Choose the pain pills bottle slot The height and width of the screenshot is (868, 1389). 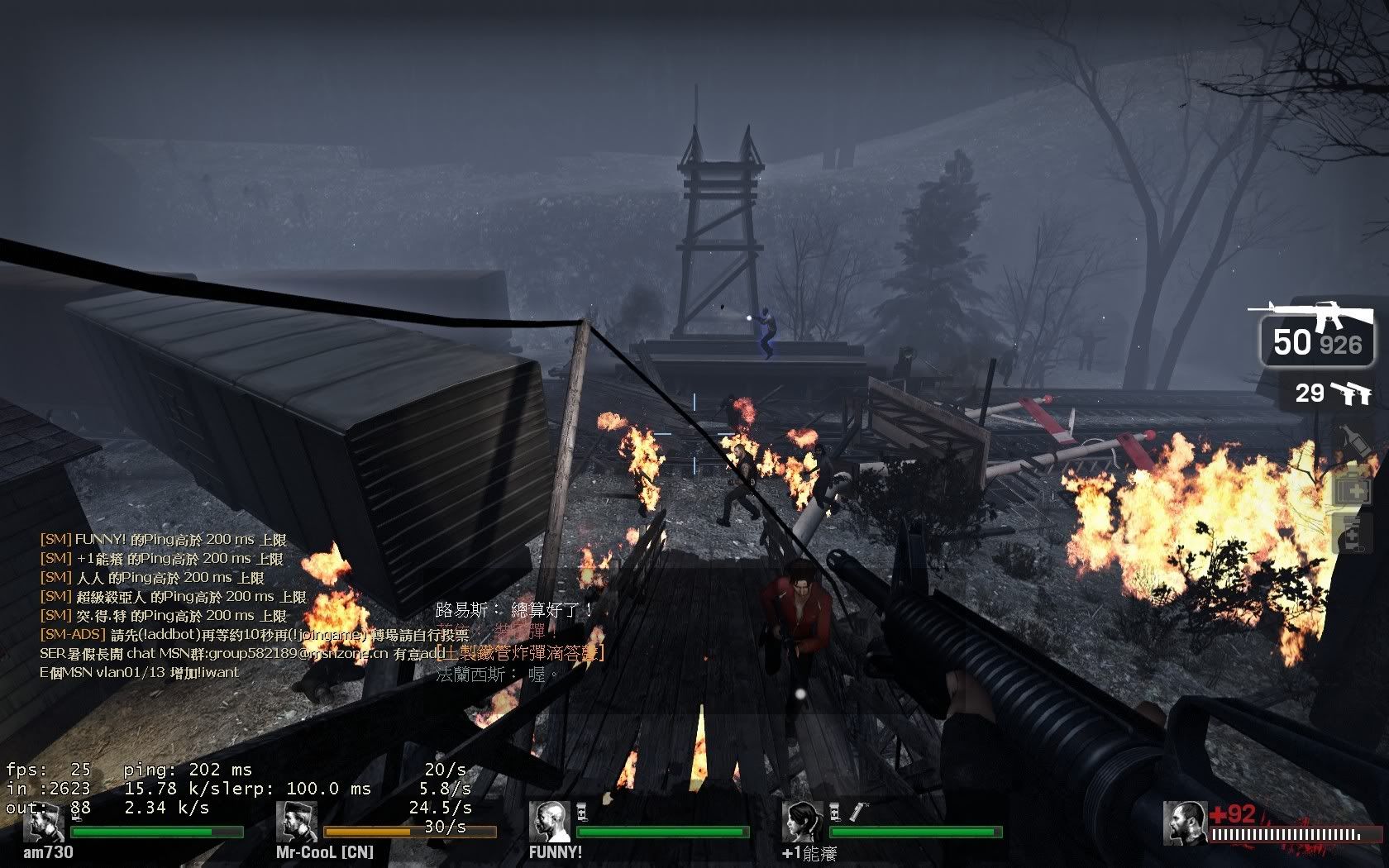(1353, 535)
